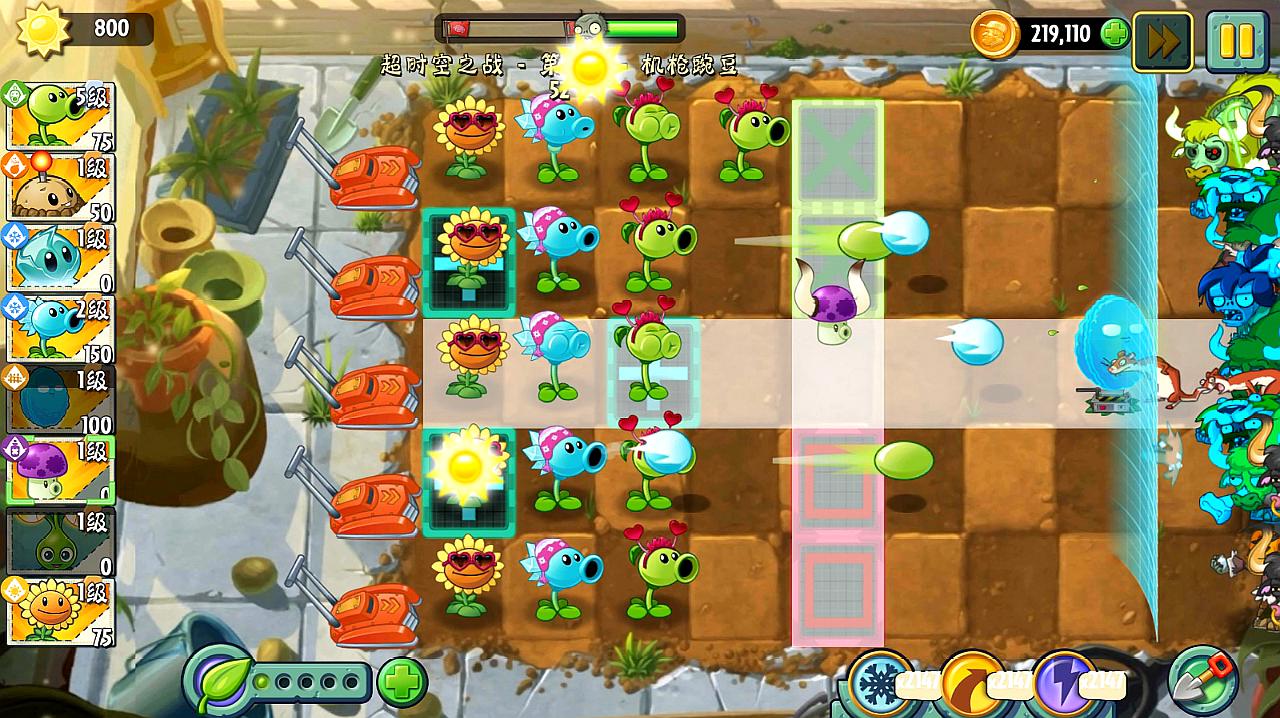This screenshot has height=718, width=1280.
Task: Buy more Plant Food with the green plus
Action: click(x=402, y=683)
